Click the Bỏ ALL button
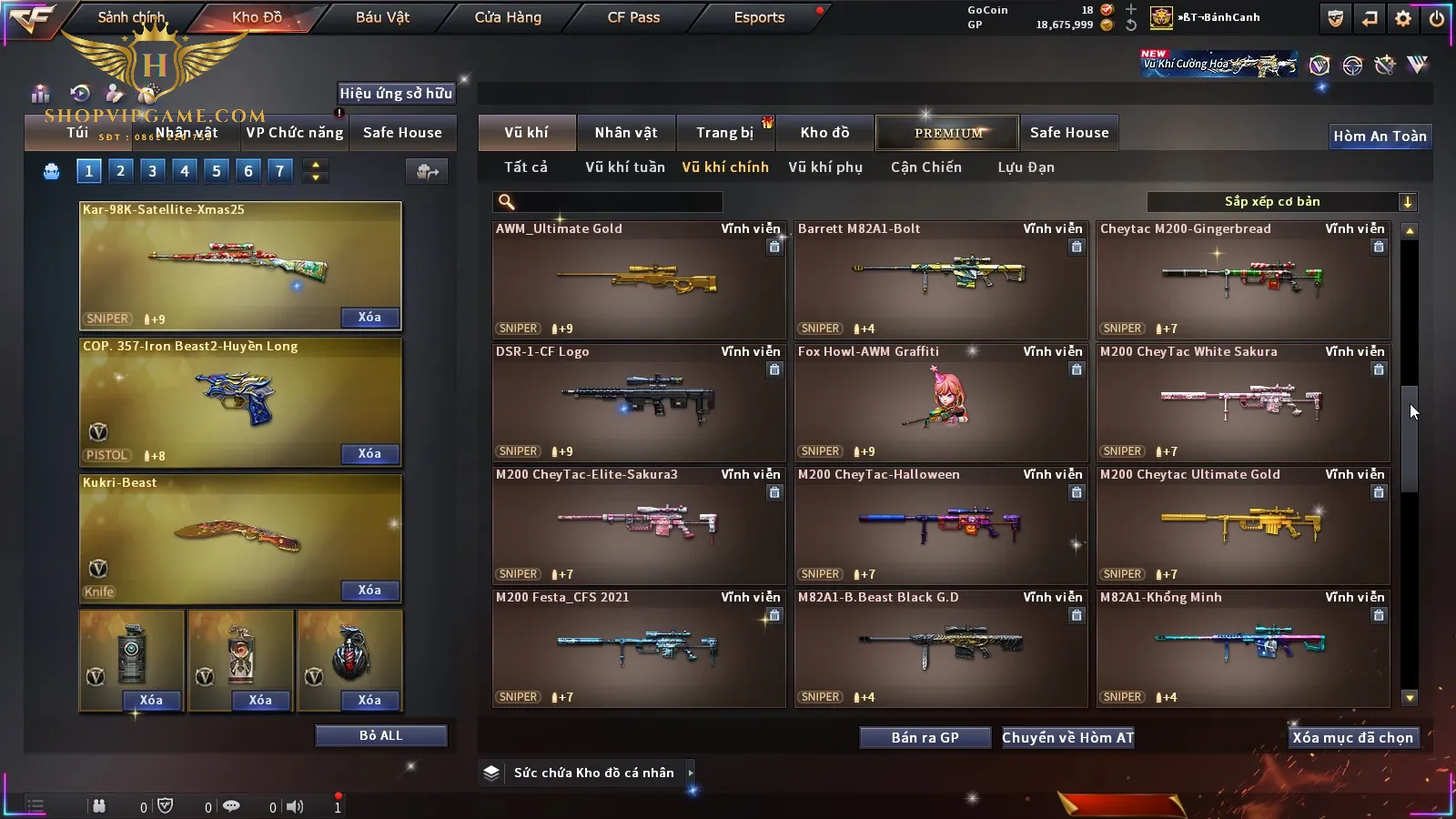This screenshot has width=1456, height=819. pos(380,735)
